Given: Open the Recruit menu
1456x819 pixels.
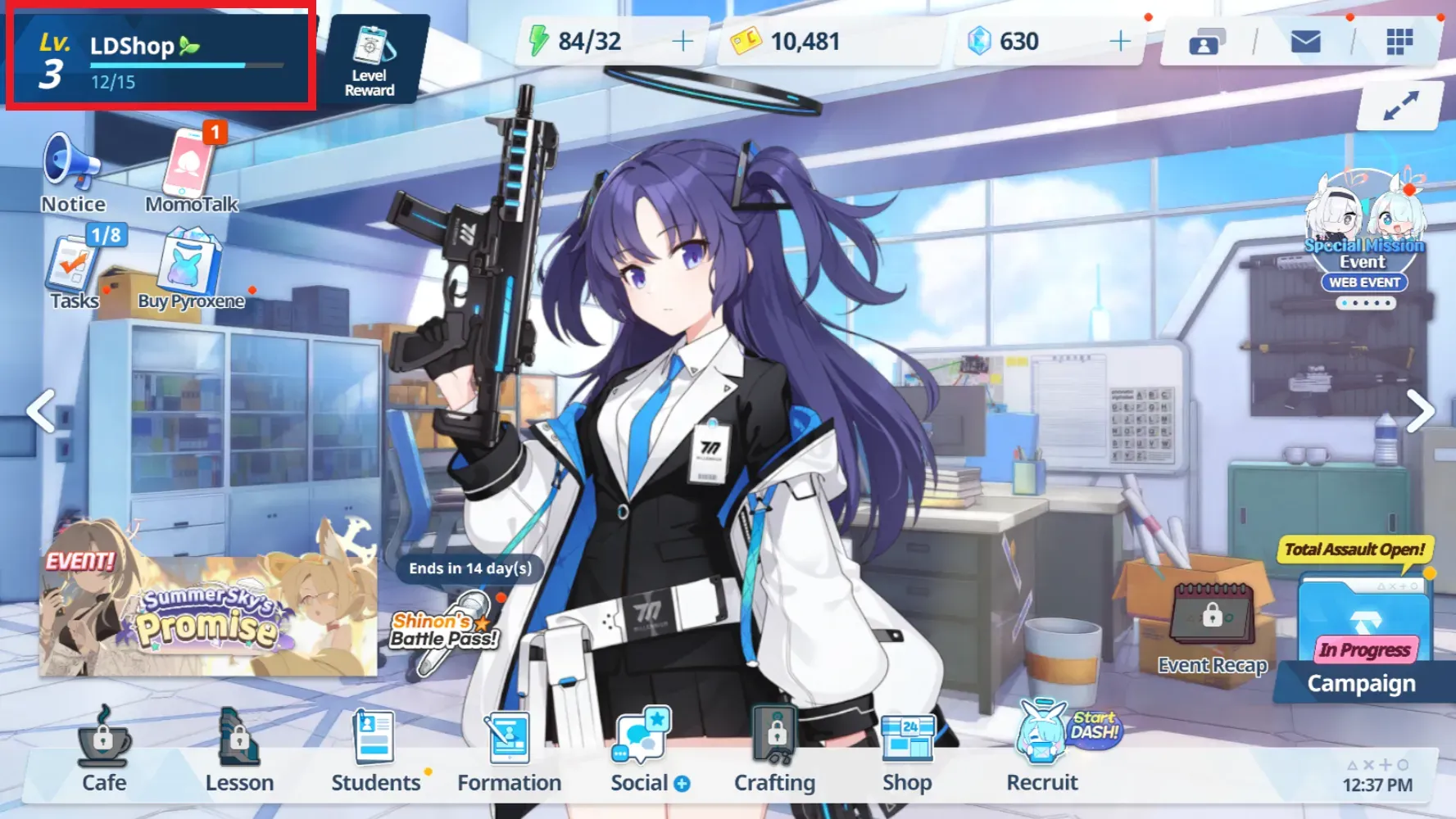Looking at the screenshot, I should (x=1041, y=749).
